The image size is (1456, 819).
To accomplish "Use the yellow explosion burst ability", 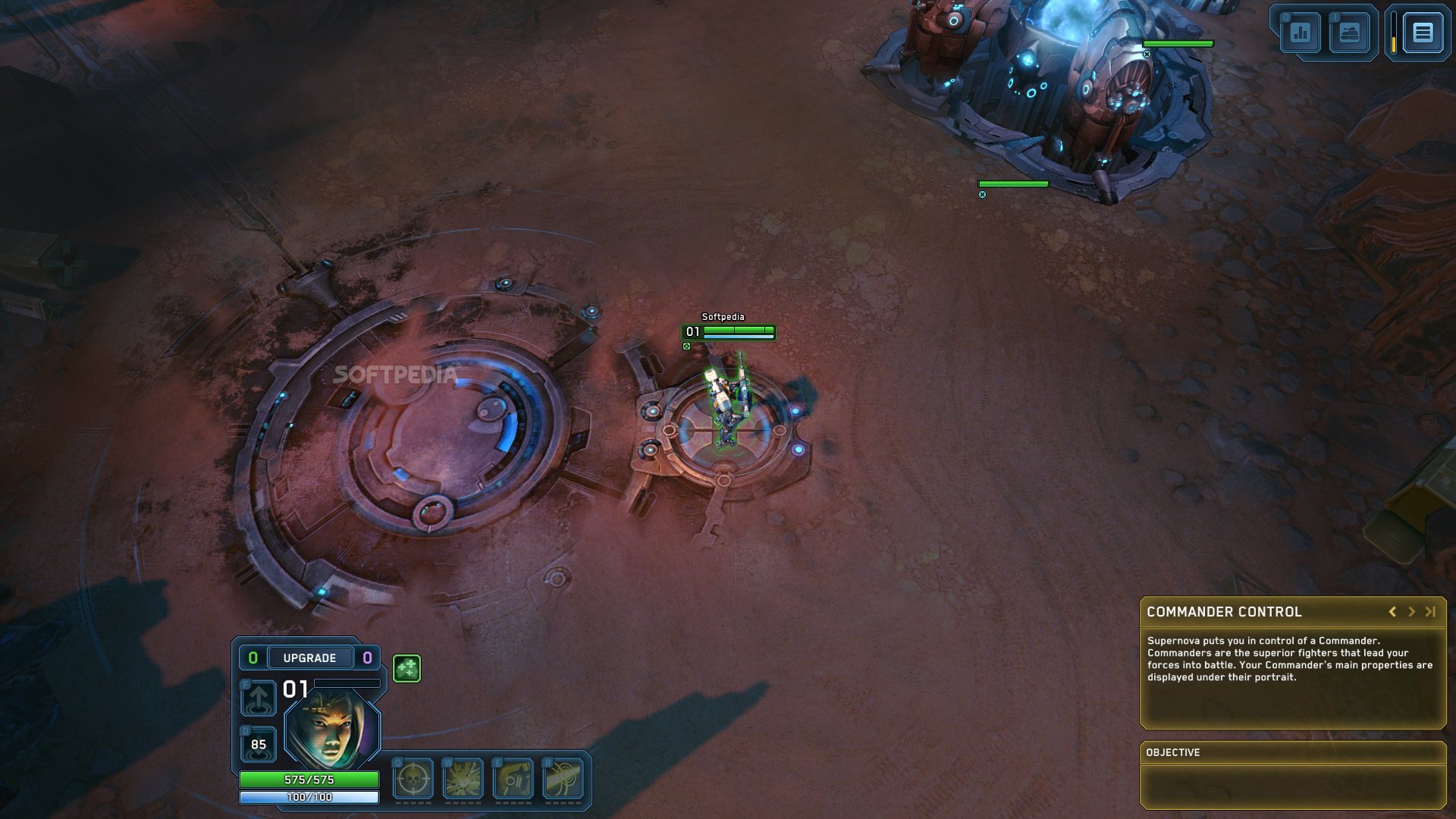I will click(x=463, y=779).
